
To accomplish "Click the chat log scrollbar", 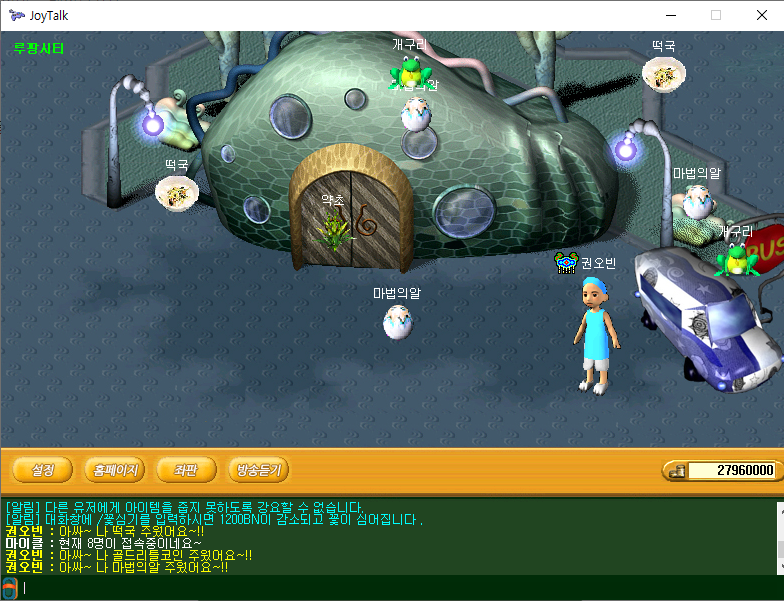I will tap(777, 537).
